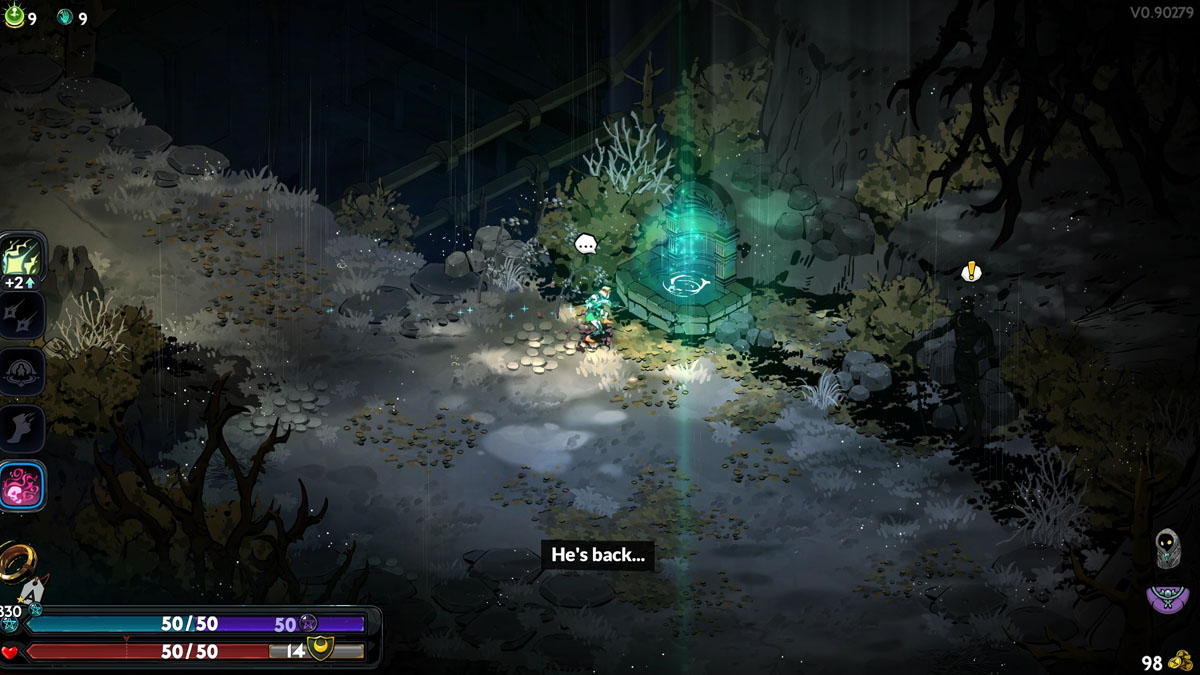The image size is (1200, 675).
Task: Select the cast circle ability slot
Action: pos(22,372)
